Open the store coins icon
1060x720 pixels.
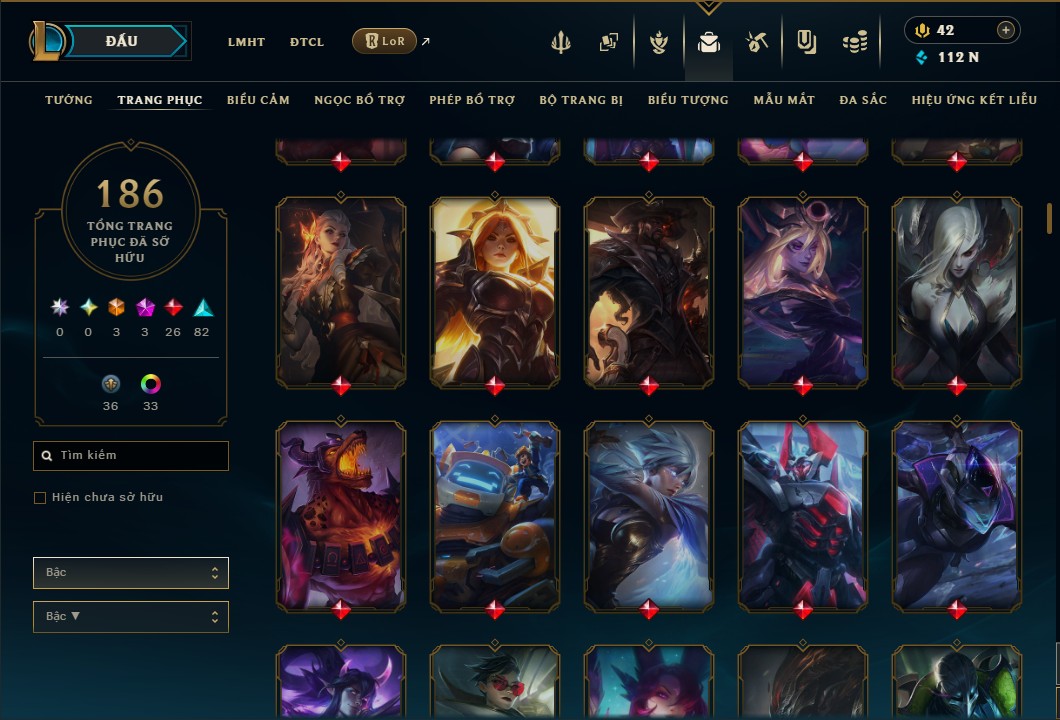click(854, 43)
